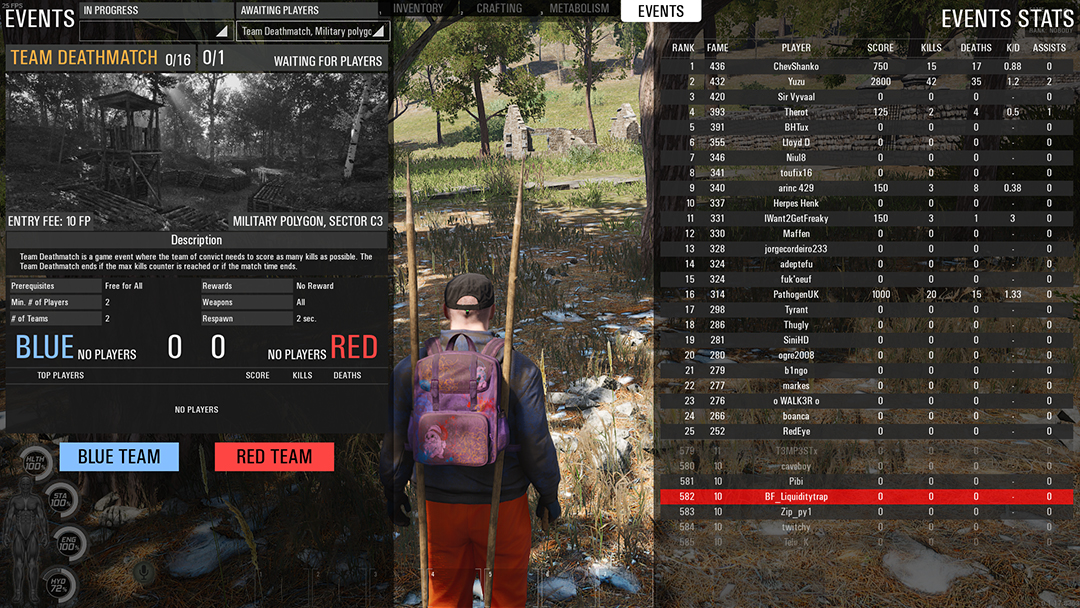Switch to the Inventory tab
The height and width of the screenshot is (608, 1080).
pyautogui.click(x=418, y=9)
